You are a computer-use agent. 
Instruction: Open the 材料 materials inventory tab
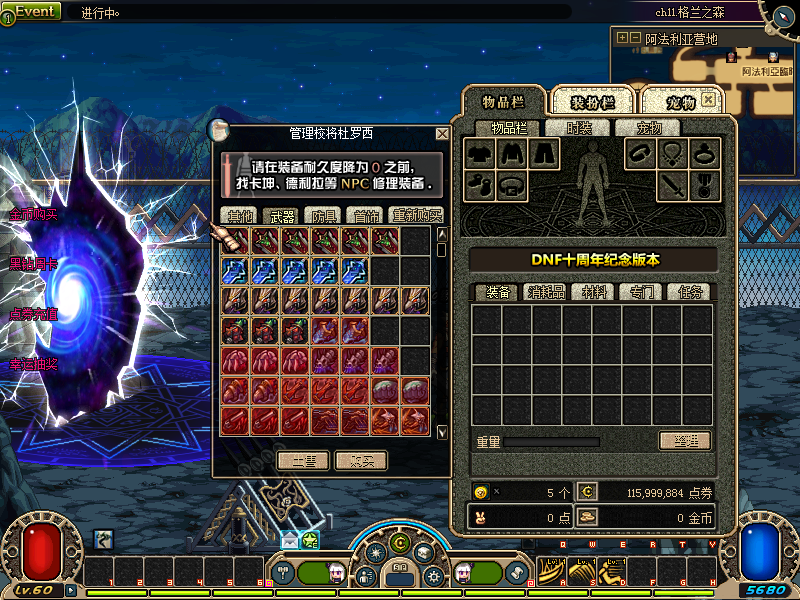[593, 292]
